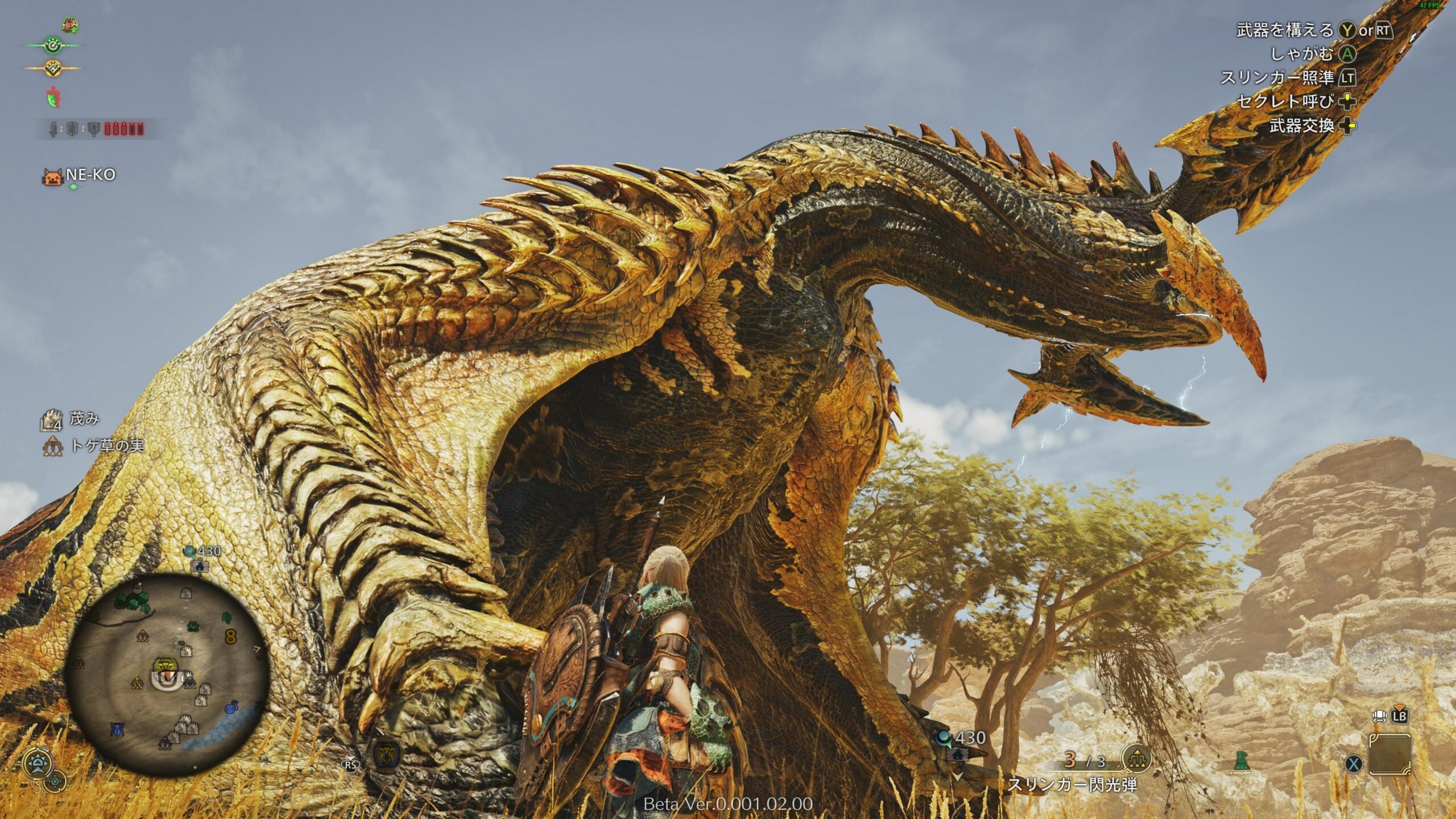Click the yellow stamina gauge emblem
The image size is (1456, 819).
[52, 68]
